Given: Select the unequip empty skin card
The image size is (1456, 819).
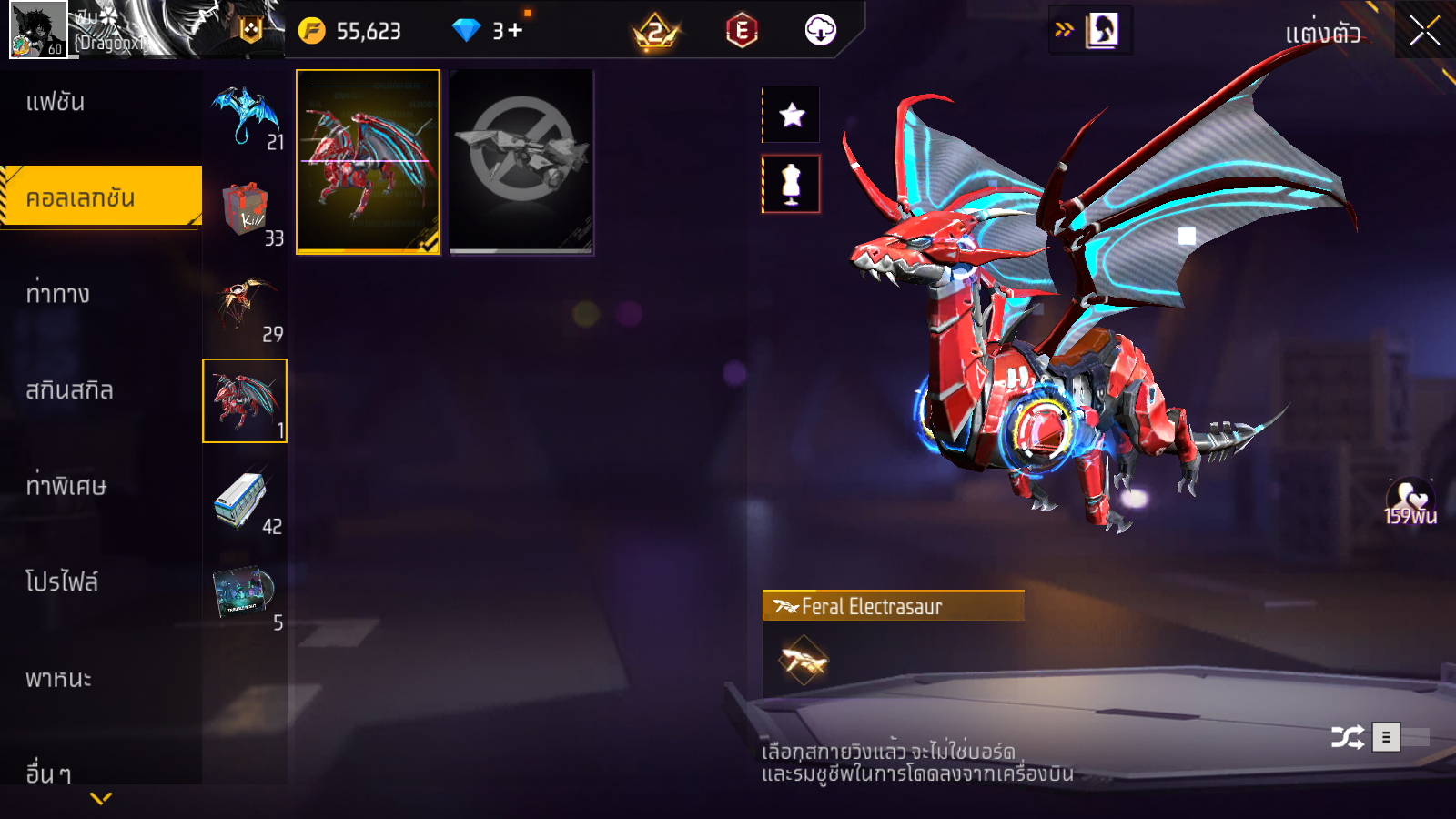Looking at the screenshot, I should click(x=521, y=161).
